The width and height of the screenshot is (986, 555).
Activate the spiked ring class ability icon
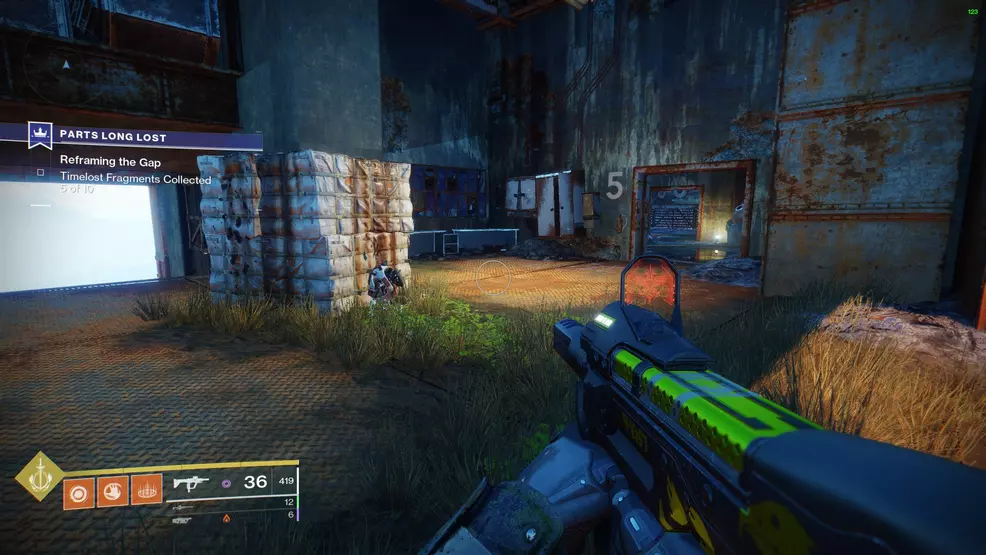(x=147, y=491)
